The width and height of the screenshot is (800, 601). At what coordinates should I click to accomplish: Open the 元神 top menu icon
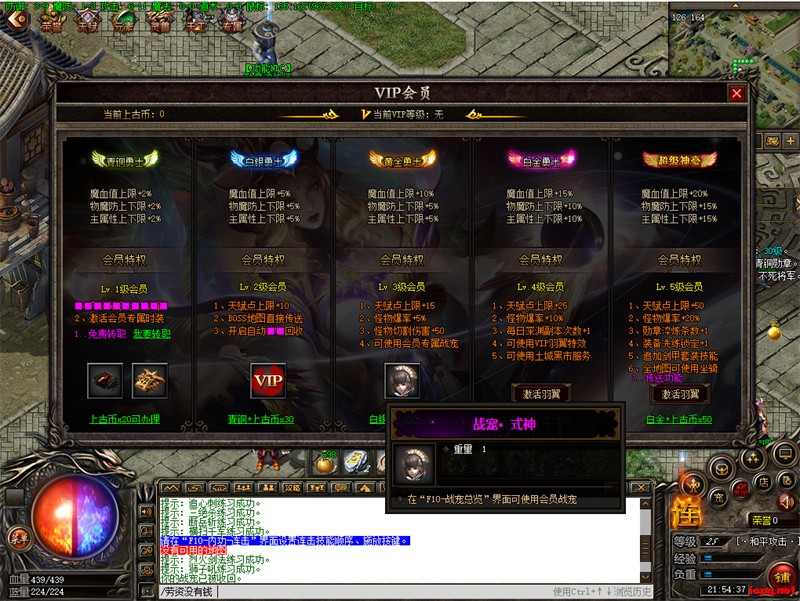pos(124,23)
